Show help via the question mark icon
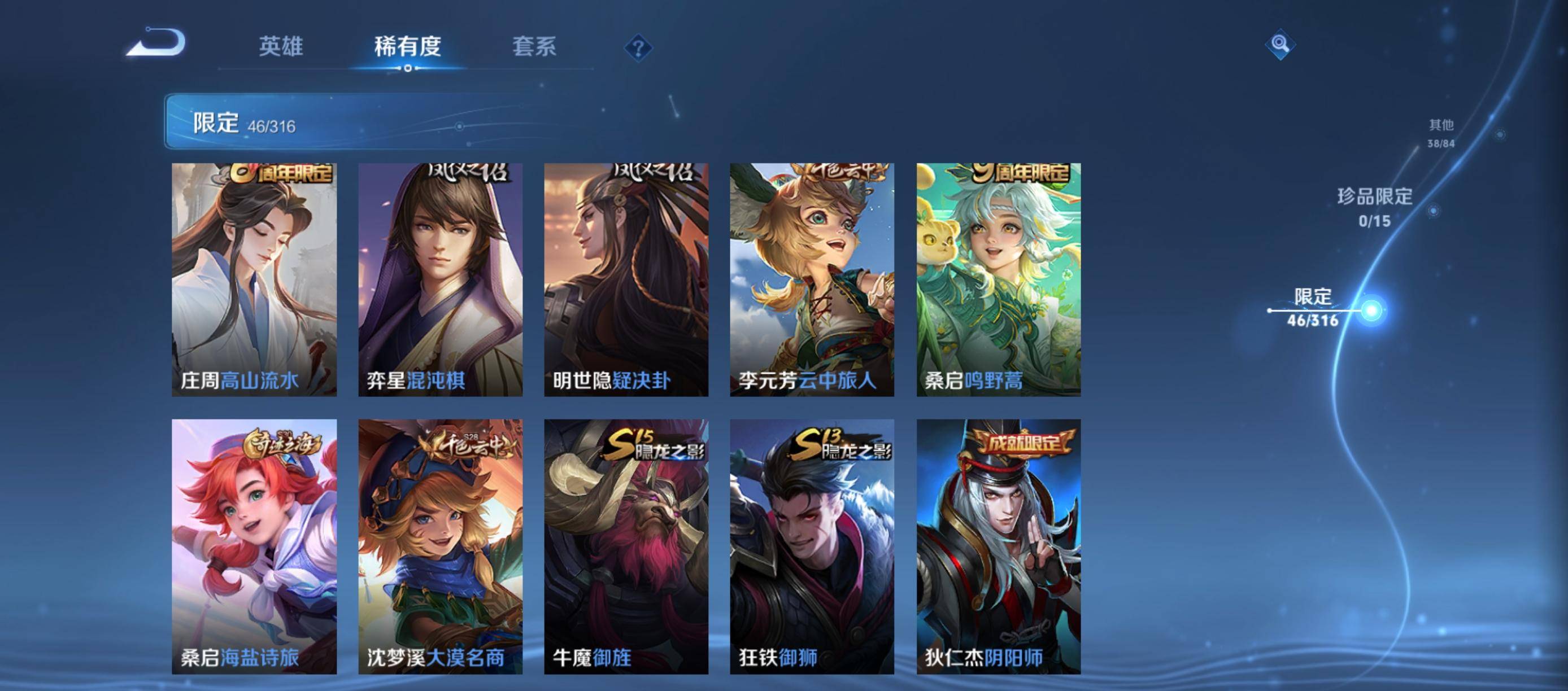The height and width of the screenshot is (691, 1568). point(638,47)
